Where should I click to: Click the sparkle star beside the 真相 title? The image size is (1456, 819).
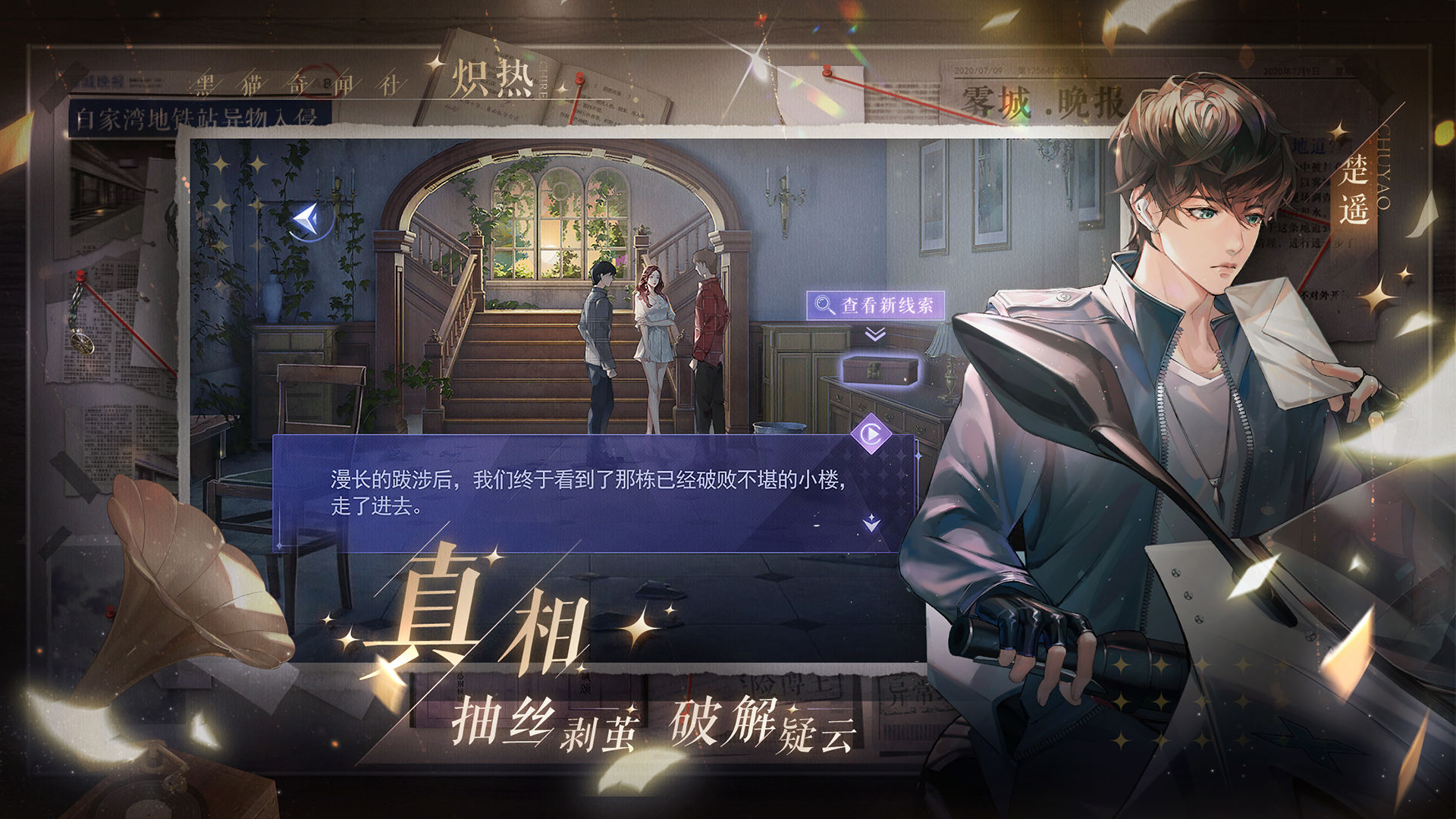point(641,630)
